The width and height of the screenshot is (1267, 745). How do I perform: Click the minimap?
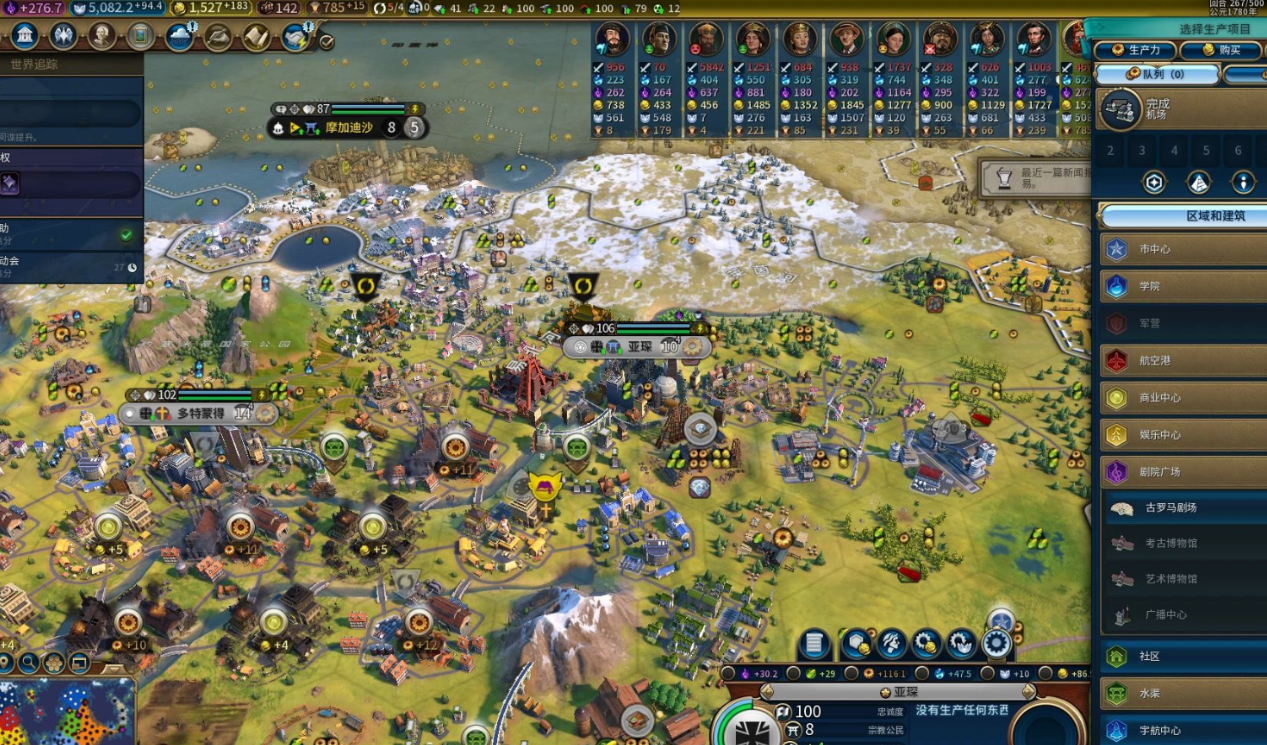(x=67, y=712)
